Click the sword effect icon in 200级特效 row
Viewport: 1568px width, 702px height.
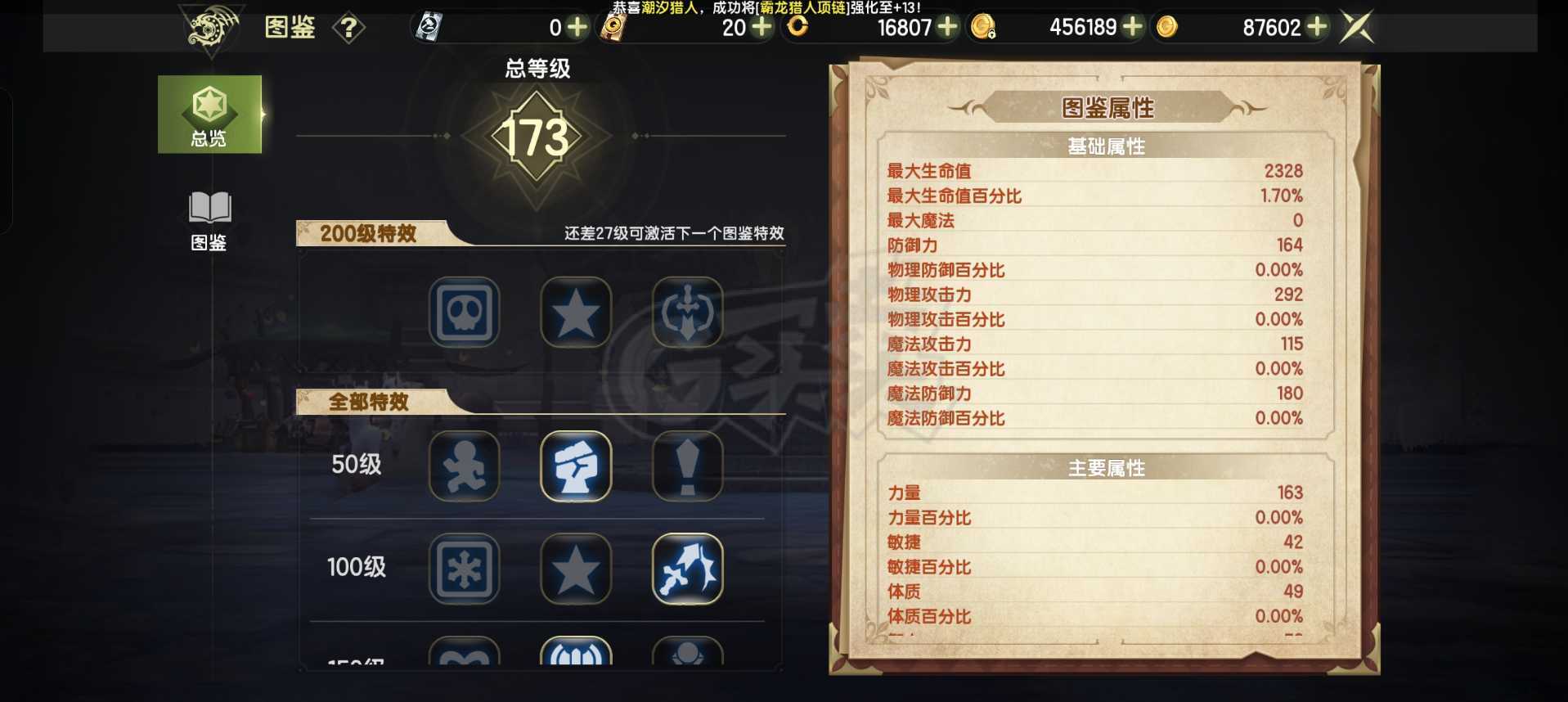687,312
